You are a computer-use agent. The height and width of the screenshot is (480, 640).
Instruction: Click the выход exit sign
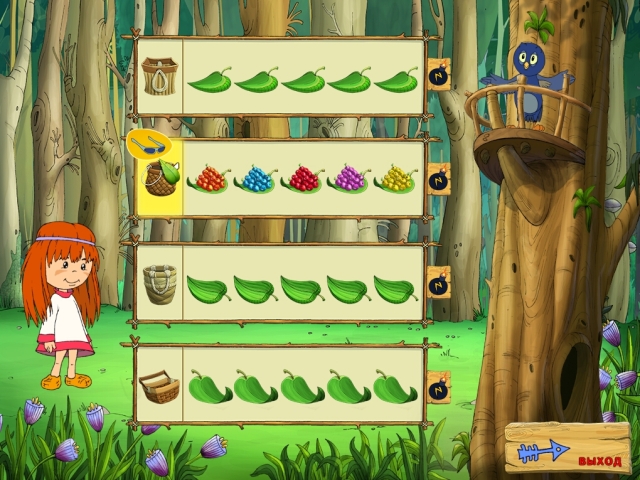568,451
